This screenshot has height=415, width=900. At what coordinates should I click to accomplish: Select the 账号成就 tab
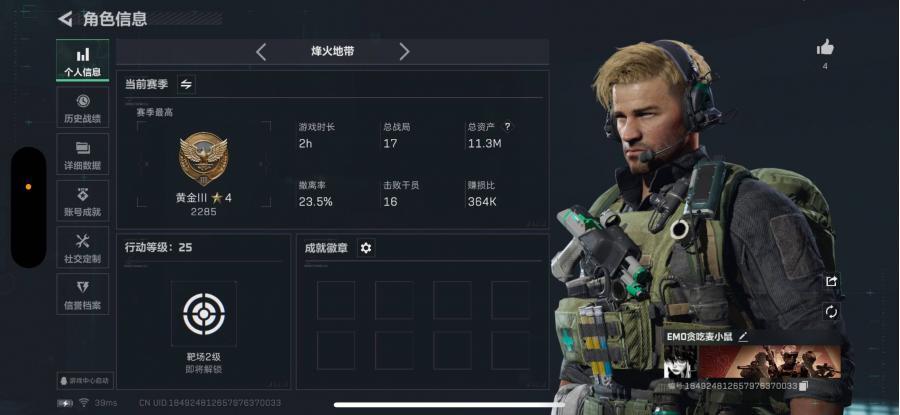pyautogui.click(x=82, y=200)
